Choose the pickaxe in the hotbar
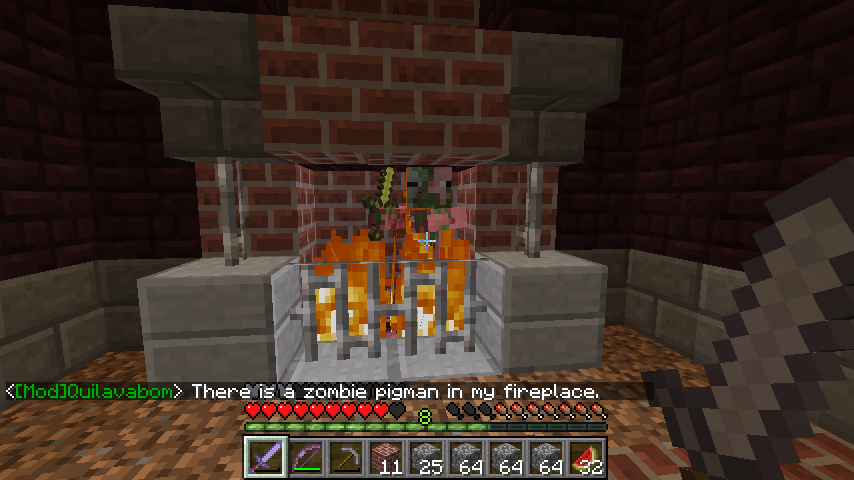This screenshot has height=480, width=854. (346, 458)
